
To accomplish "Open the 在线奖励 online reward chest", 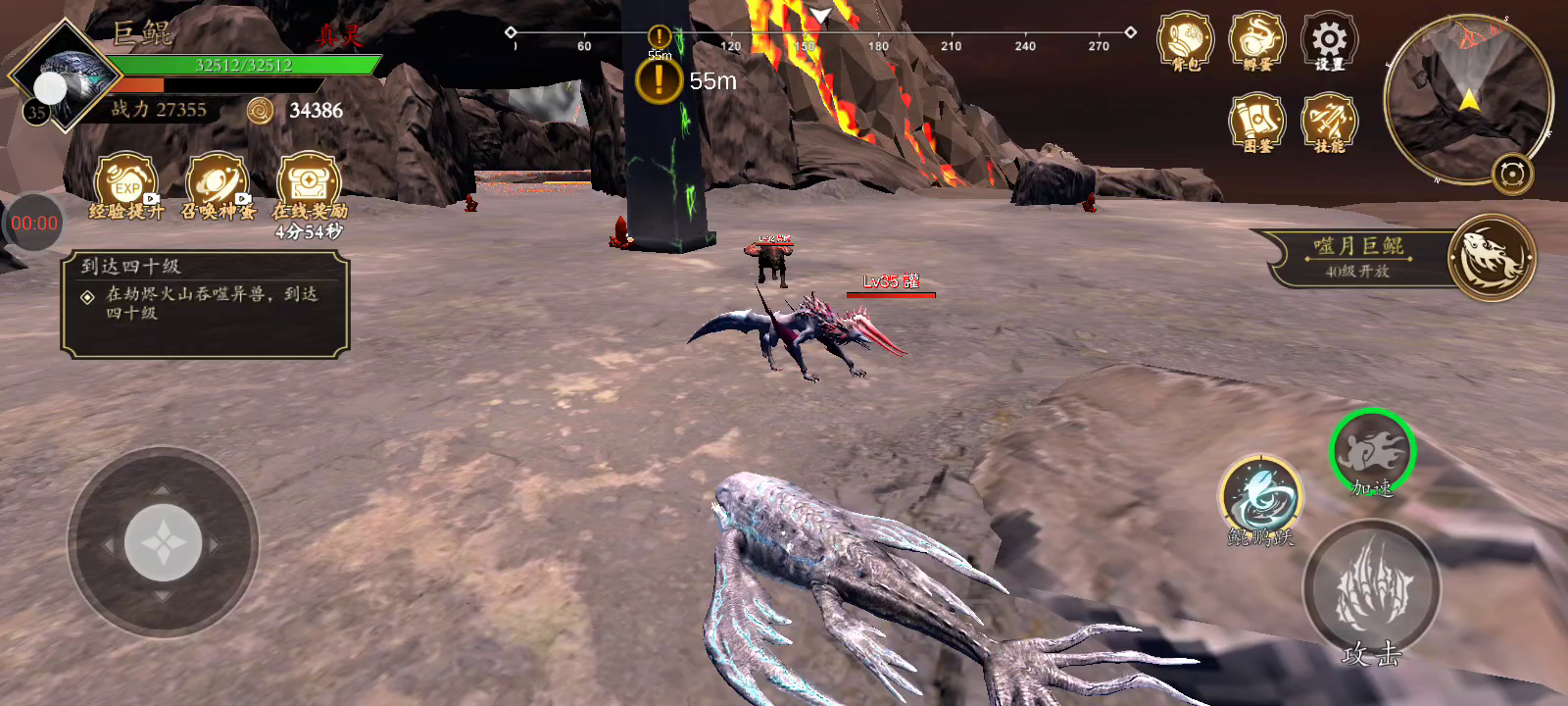I will coord(309,183).
